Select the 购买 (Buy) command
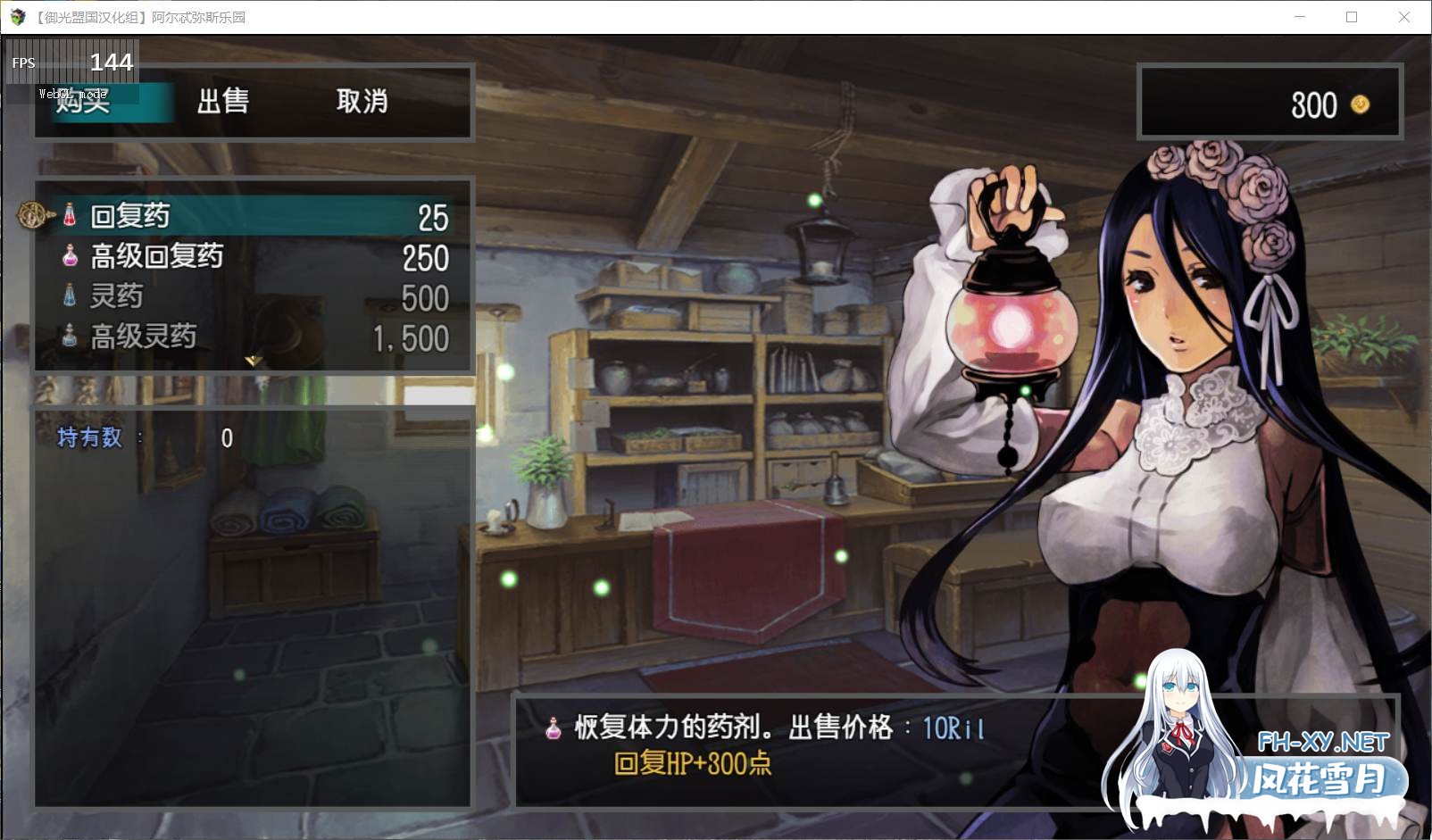1432x840 pixels. [x=85, y=102]
